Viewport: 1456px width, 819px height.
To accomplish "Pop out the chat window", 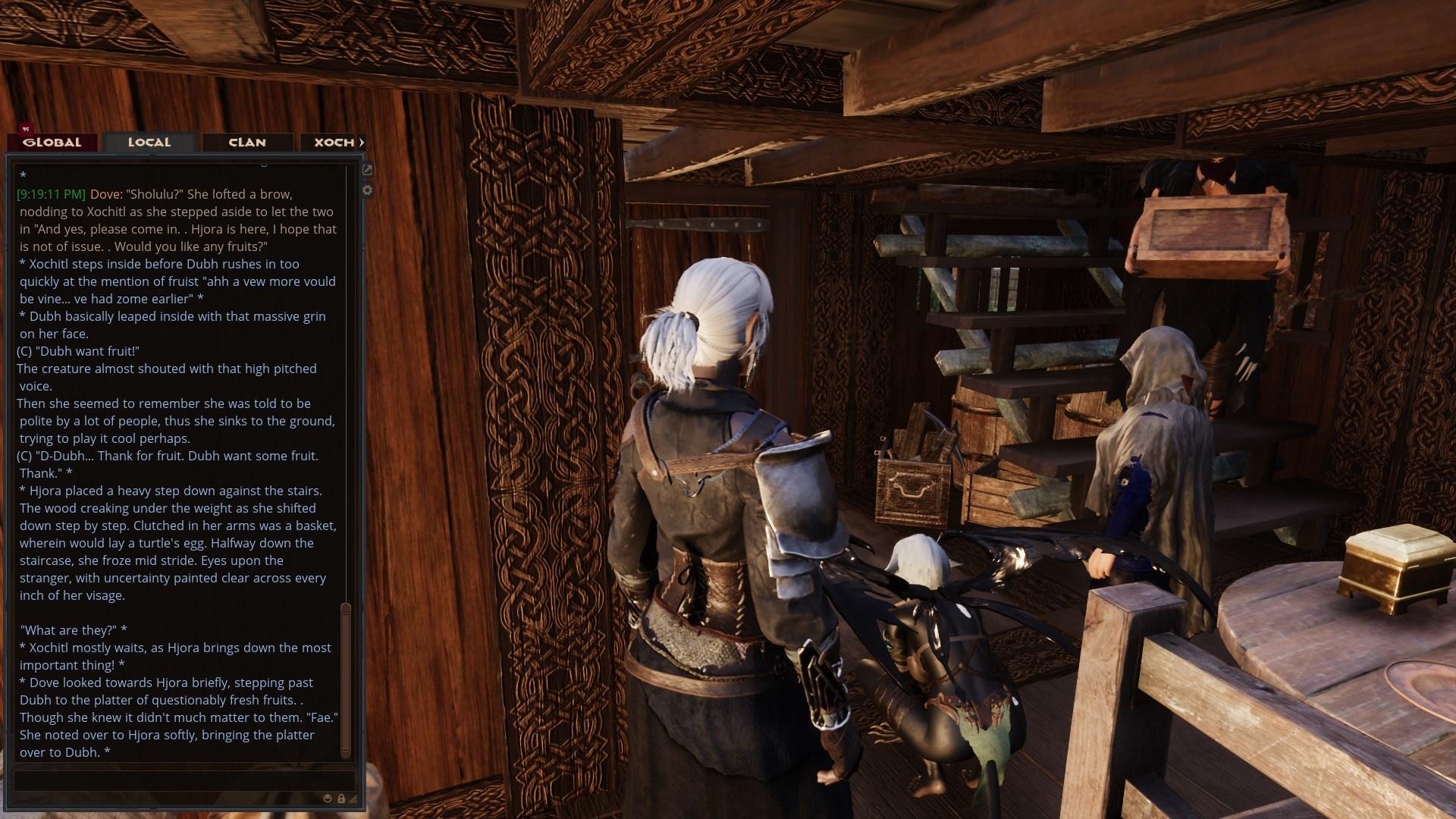I will click(368, 170).
